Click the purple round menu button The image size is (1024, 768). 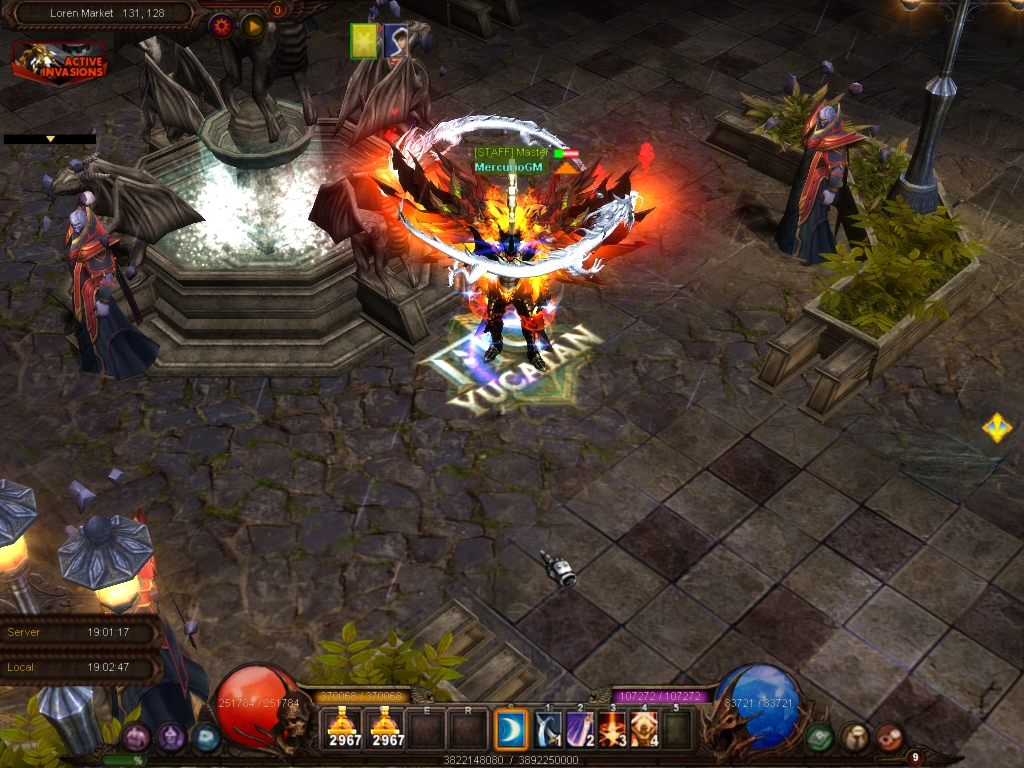(136, 738)
